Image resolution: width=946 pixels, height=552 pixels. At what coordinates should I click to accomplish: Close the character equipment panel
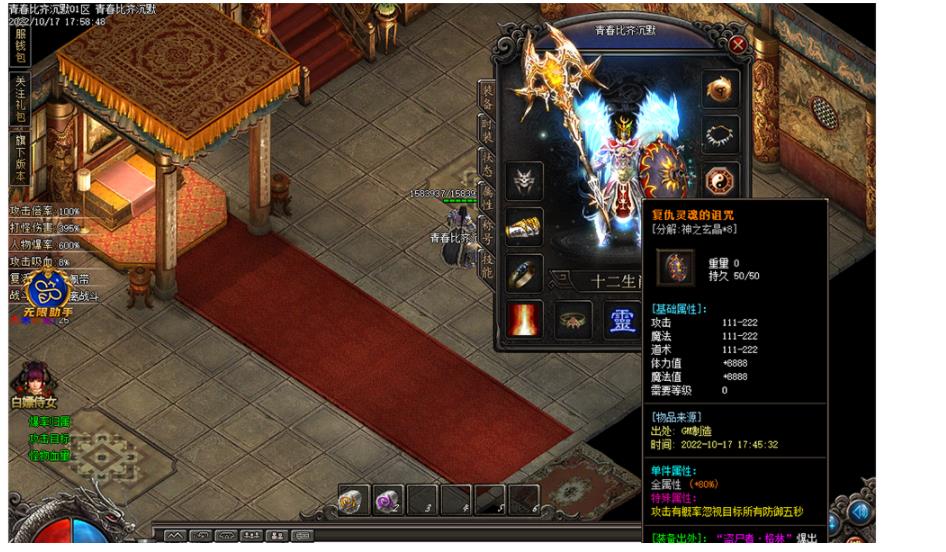[737, 45]
